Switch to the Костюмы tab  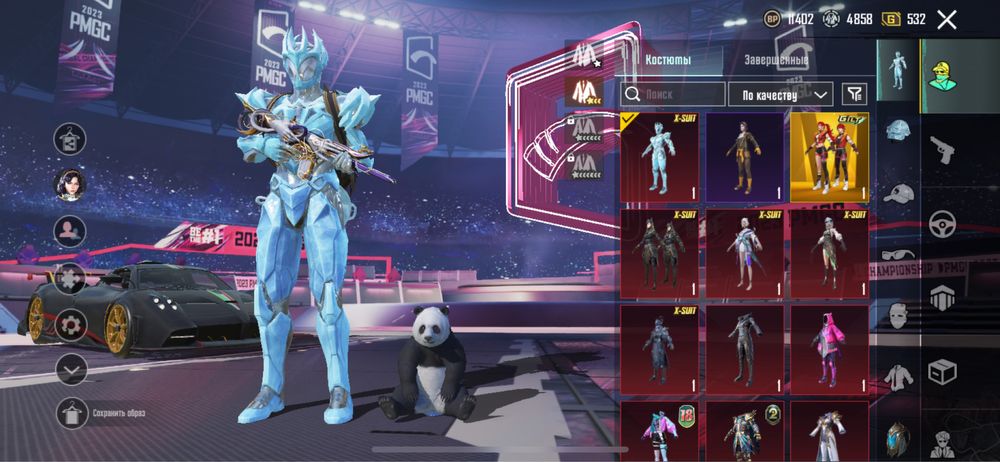669,60
